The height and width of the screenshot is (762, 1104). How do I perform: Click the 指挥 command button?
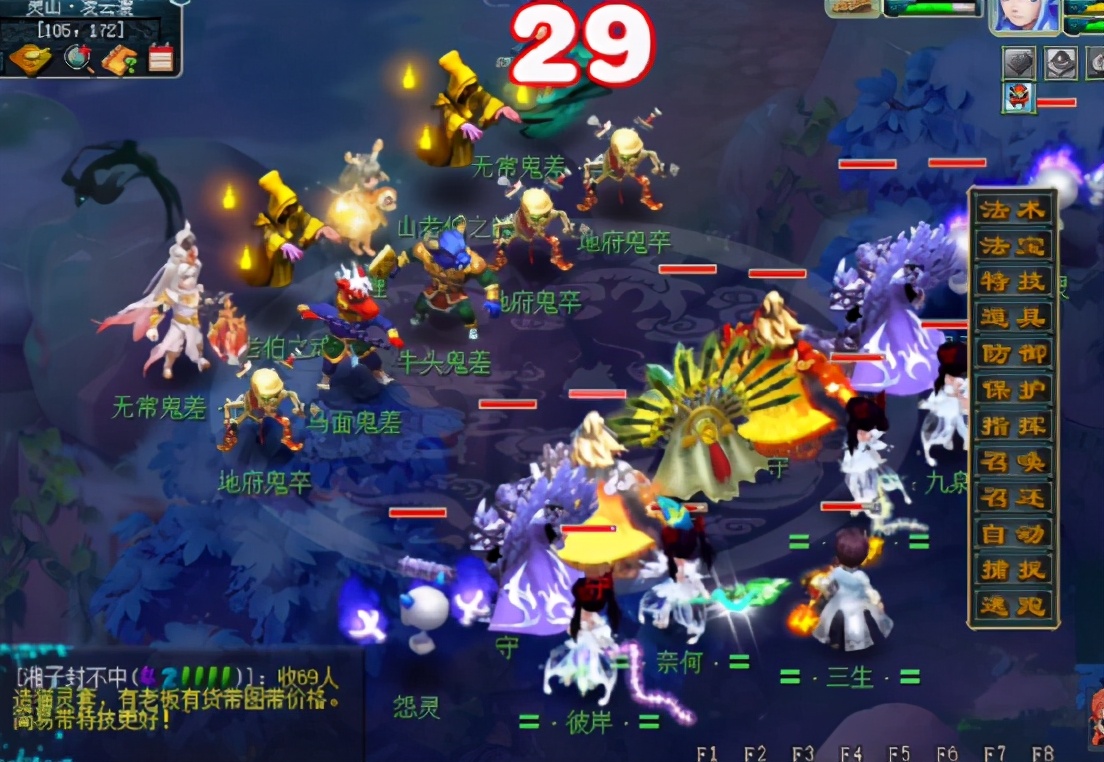tap(1012, 426)
